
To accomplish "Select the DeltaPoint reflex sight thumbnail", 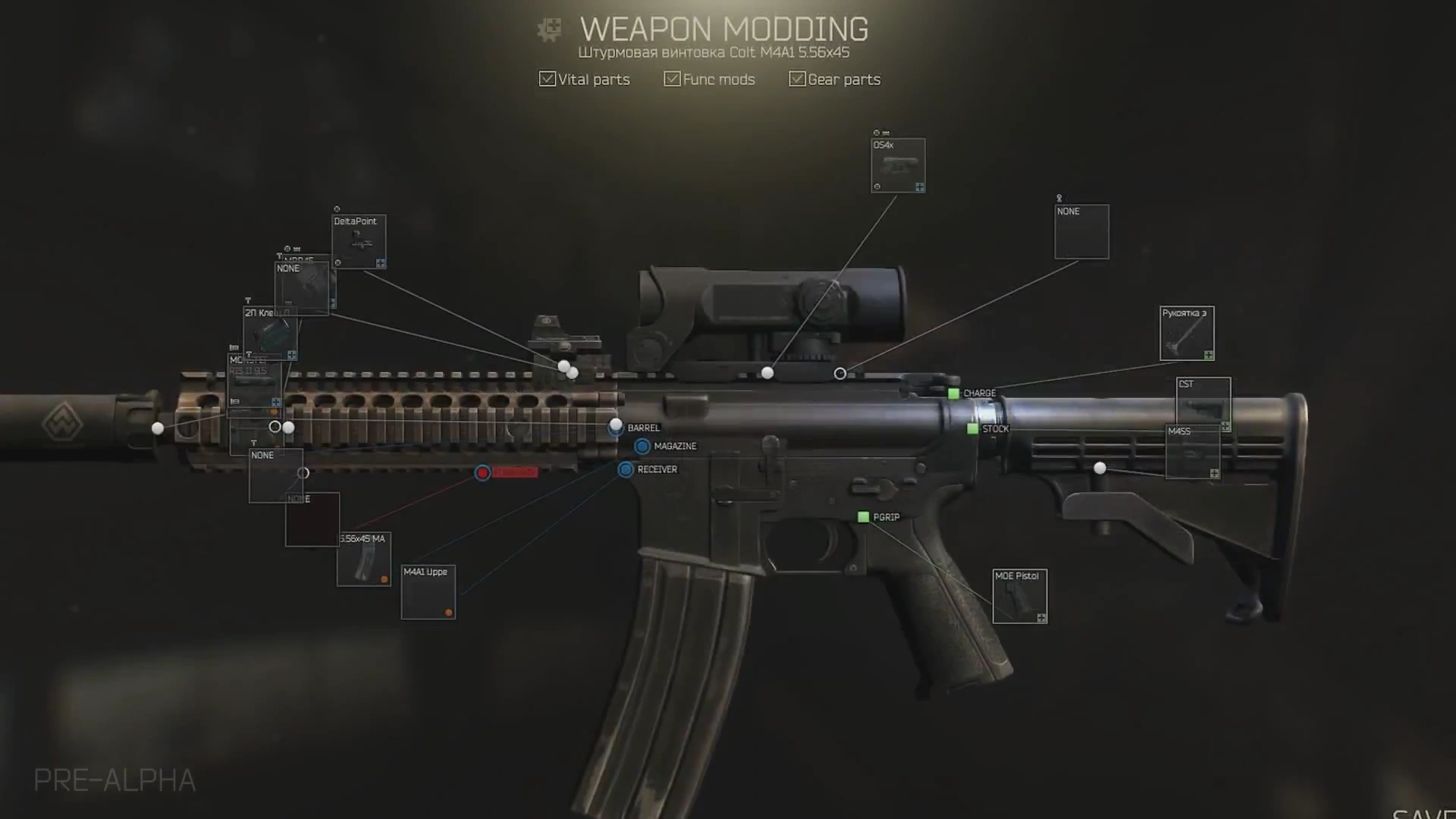I will coord(359,243).
